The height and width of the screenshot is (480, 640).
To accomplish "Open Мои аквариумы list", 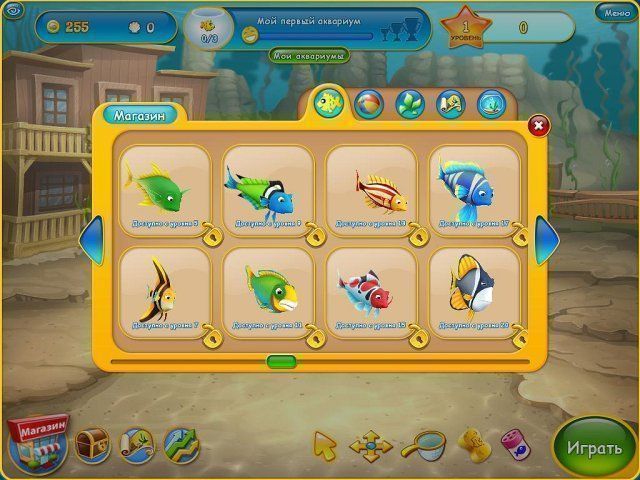I will (308, 55).
